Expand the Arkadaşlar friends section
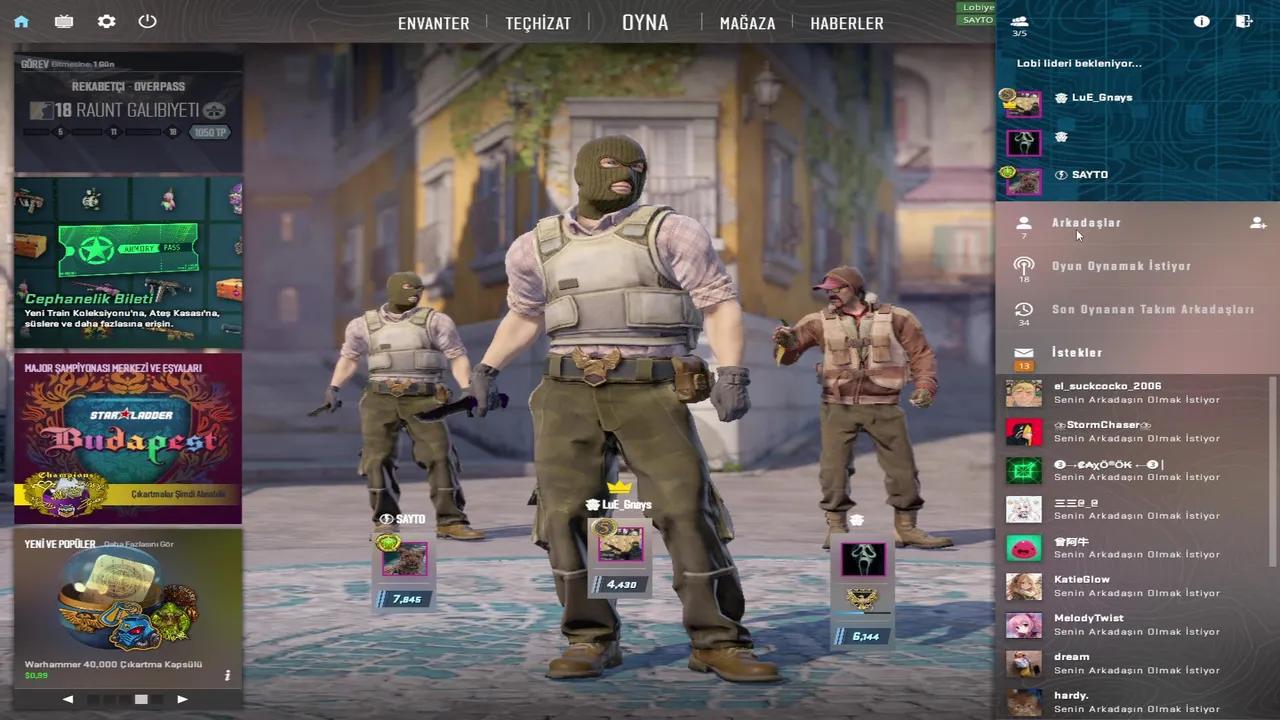 (1086, 222)
